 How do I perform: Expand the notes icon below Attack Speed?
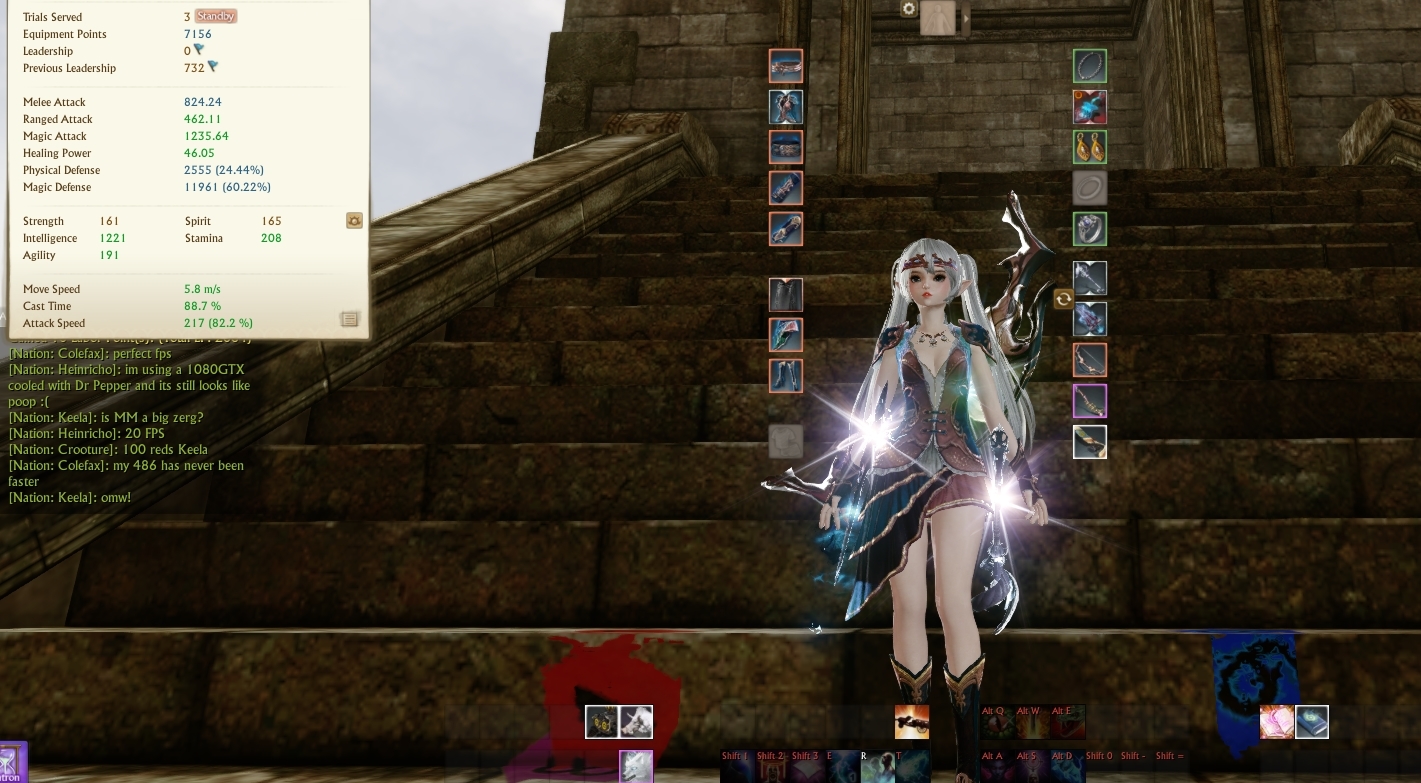[349, 318]
